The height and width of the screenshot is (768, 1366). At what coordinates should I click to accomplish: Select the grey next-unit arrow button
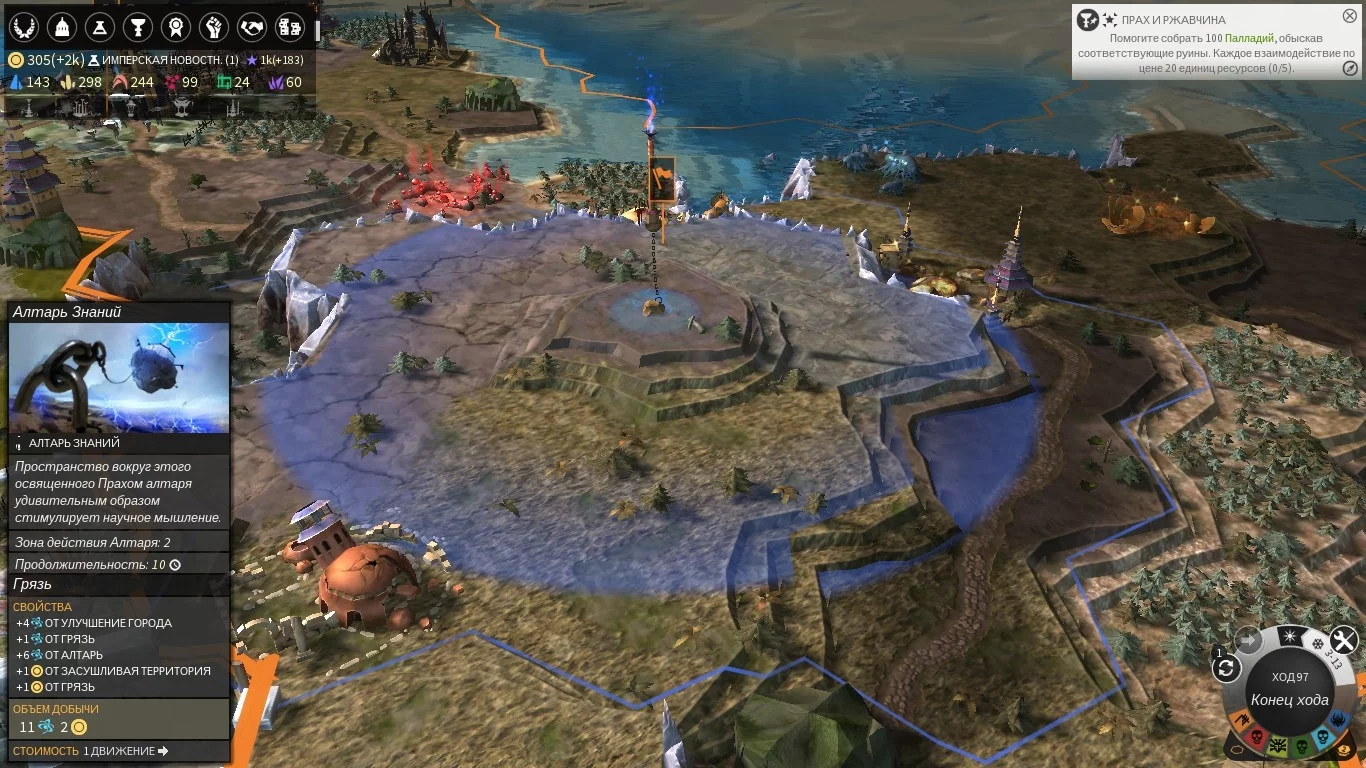(1248, 640)
